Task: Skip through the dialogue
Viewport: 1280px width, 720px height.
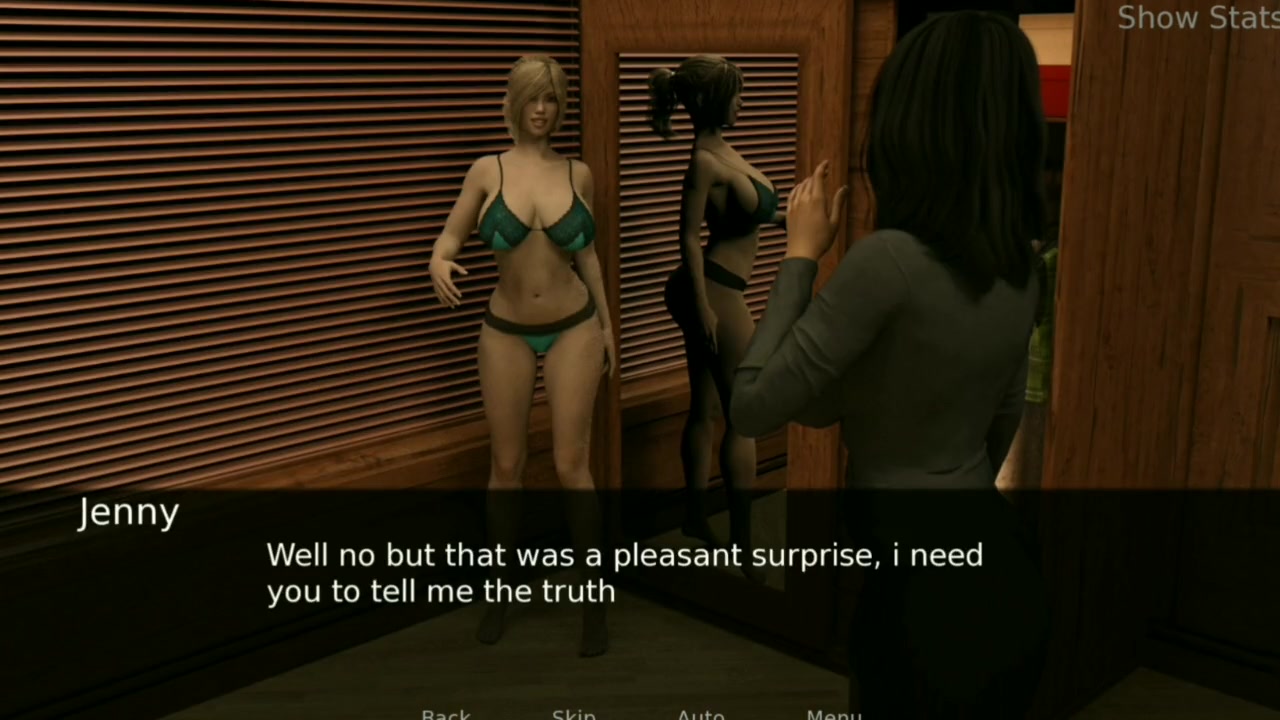Action: (574, 714)
